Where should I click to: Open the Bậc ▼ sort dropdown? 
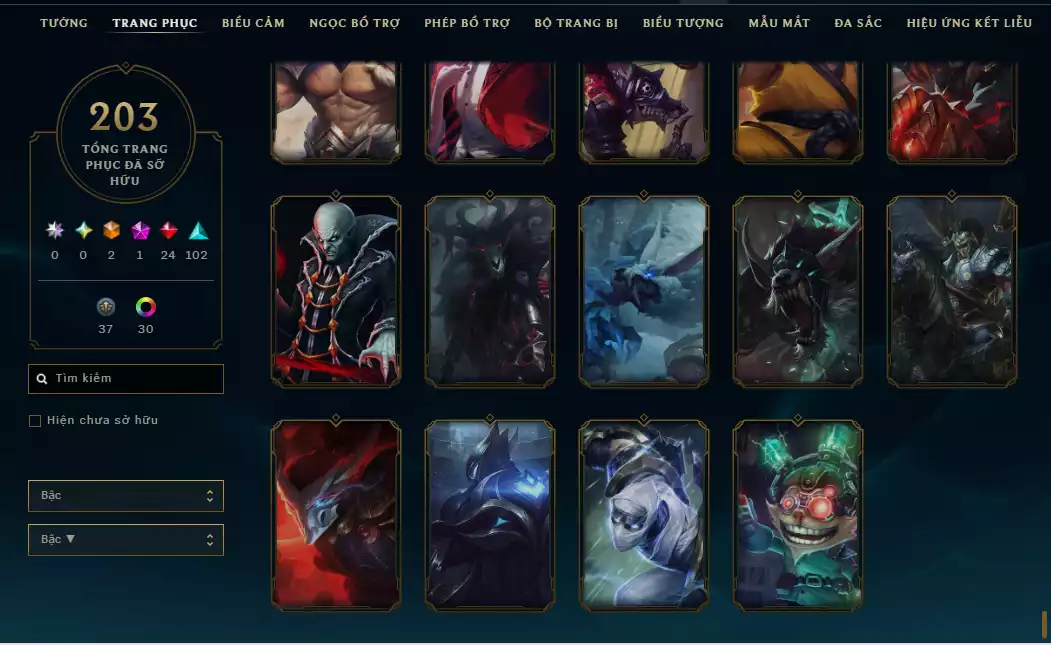point(125,540)
